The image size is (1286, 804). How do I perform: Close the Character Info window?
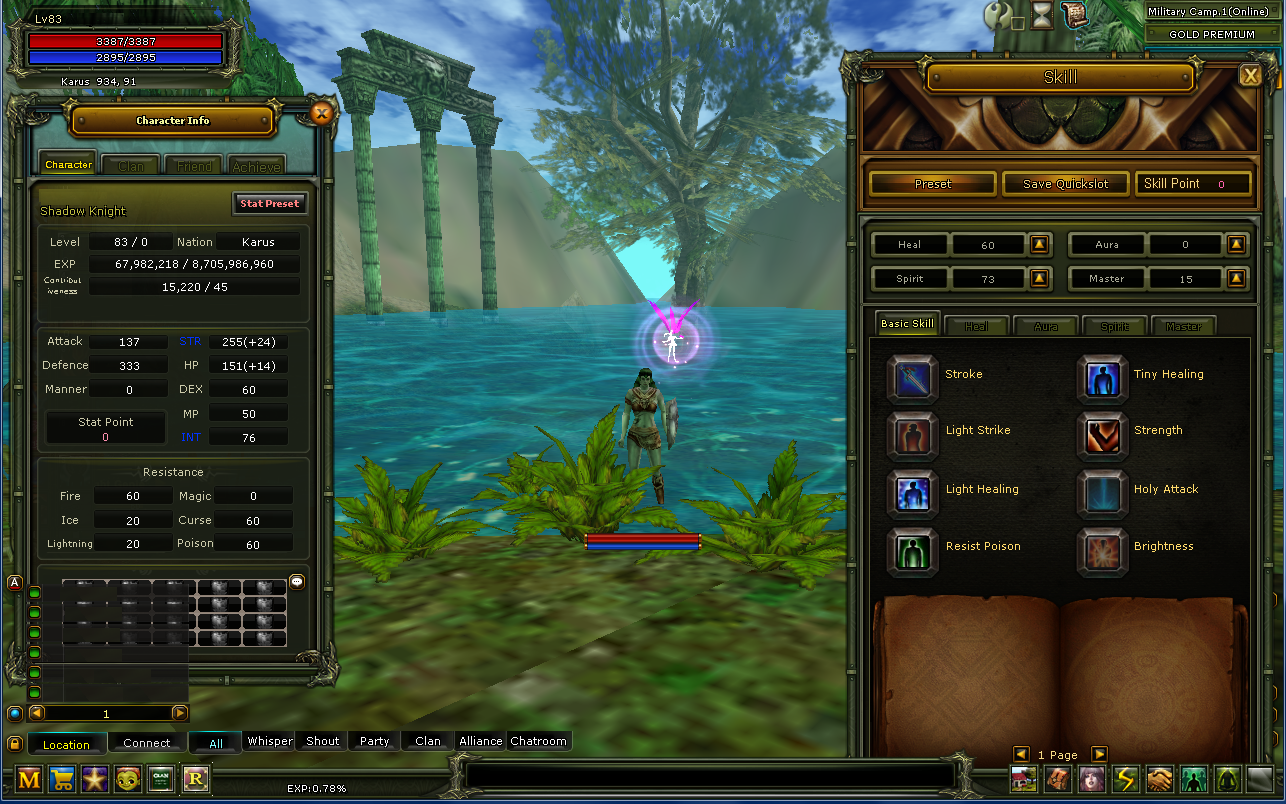point(321,114)
